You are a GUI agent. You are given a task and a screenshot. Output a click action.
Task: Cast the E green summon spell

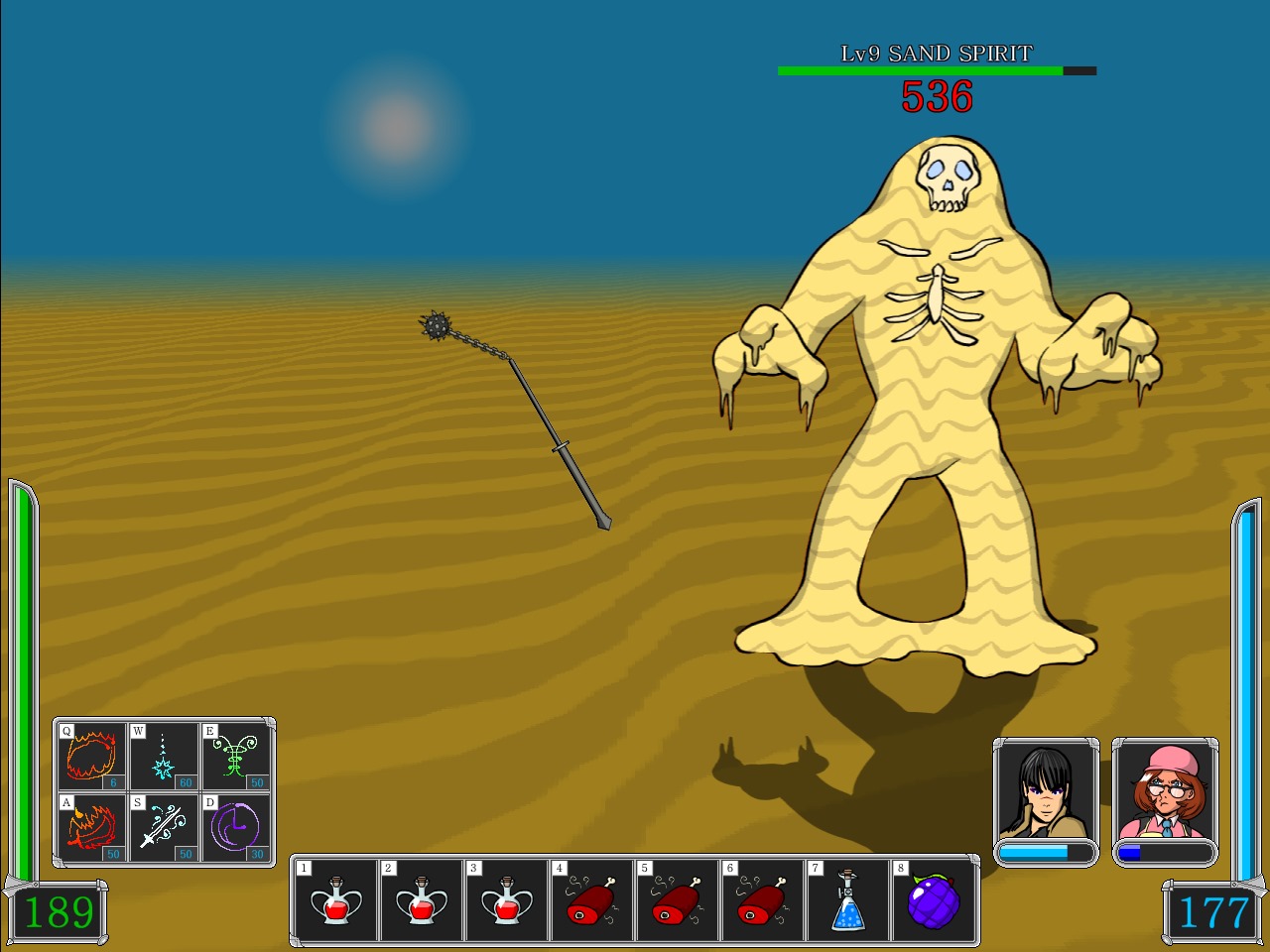235,756
